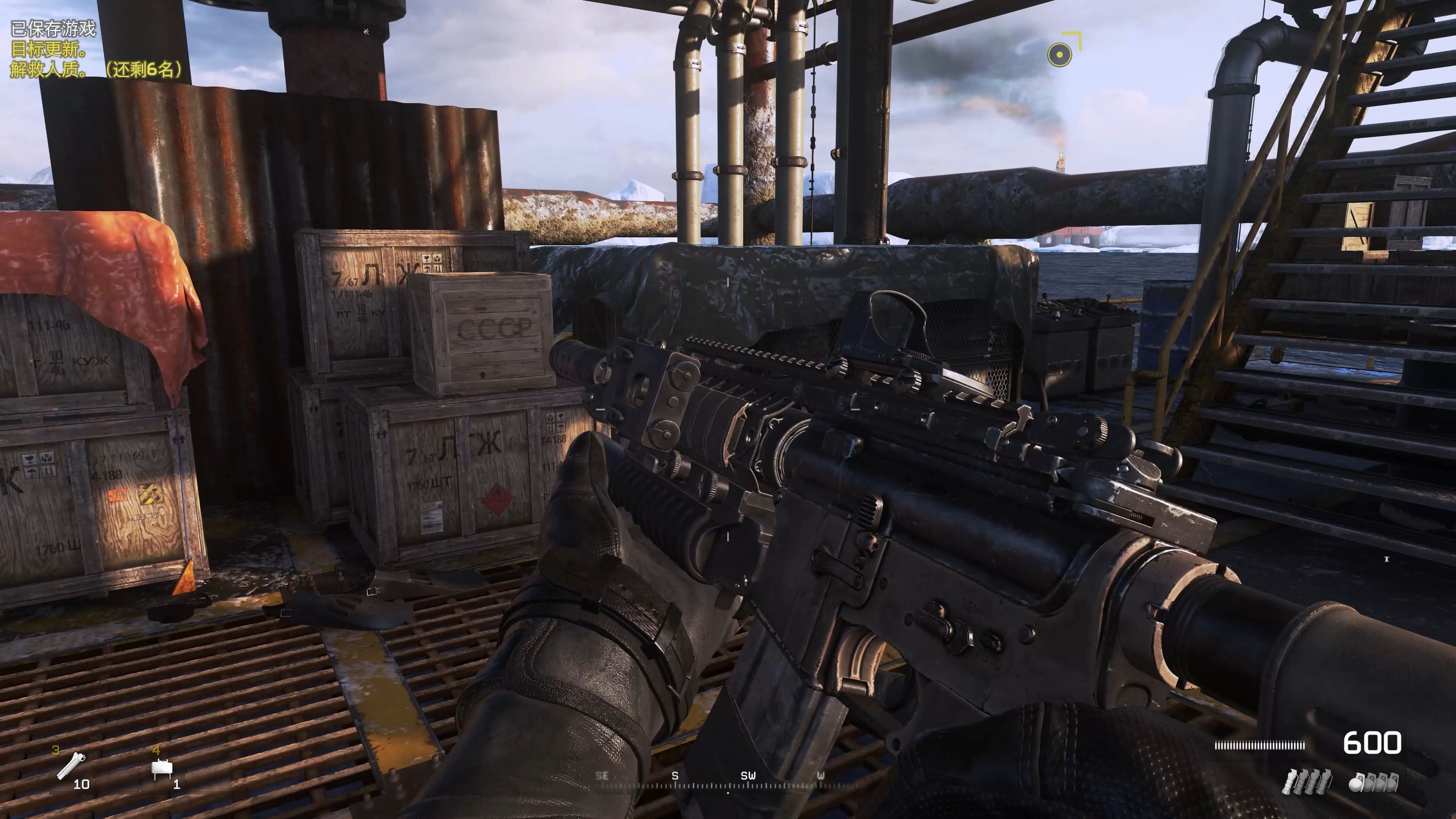Select the claymore in slot 4
Image resolution: width=1456 pixels, height=819 pixels.
162,769
